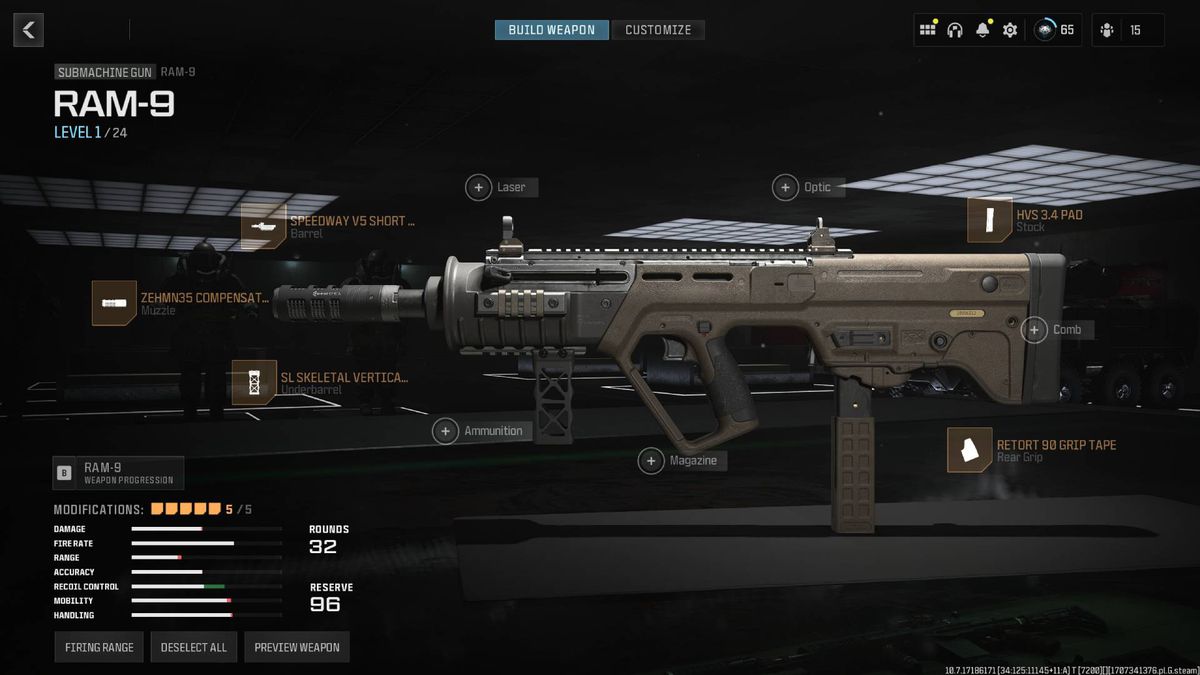Open RAM-9 weapon progression

118,472
